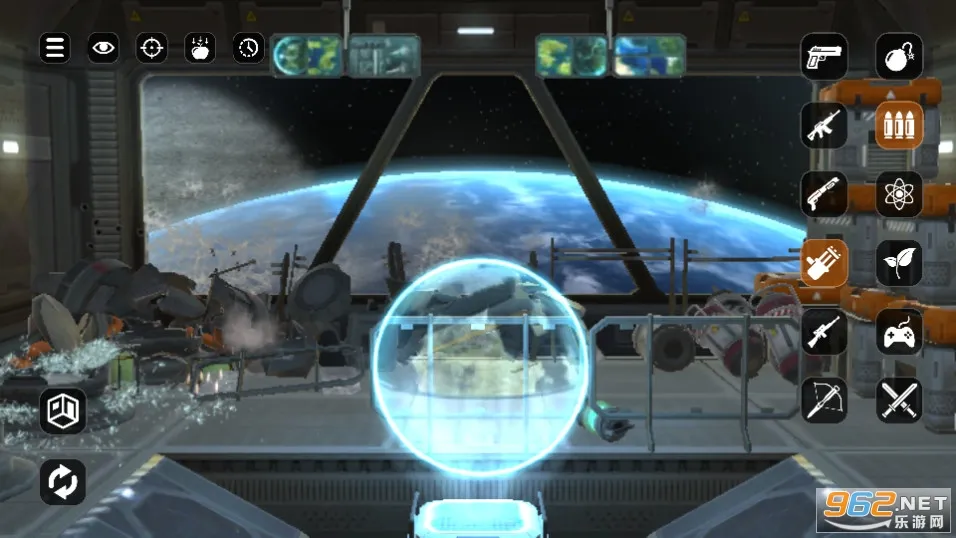Image resolution: width=956 pixels, height=538 pixels.
Task: Click the 3D room cube button
Action: 63,411
